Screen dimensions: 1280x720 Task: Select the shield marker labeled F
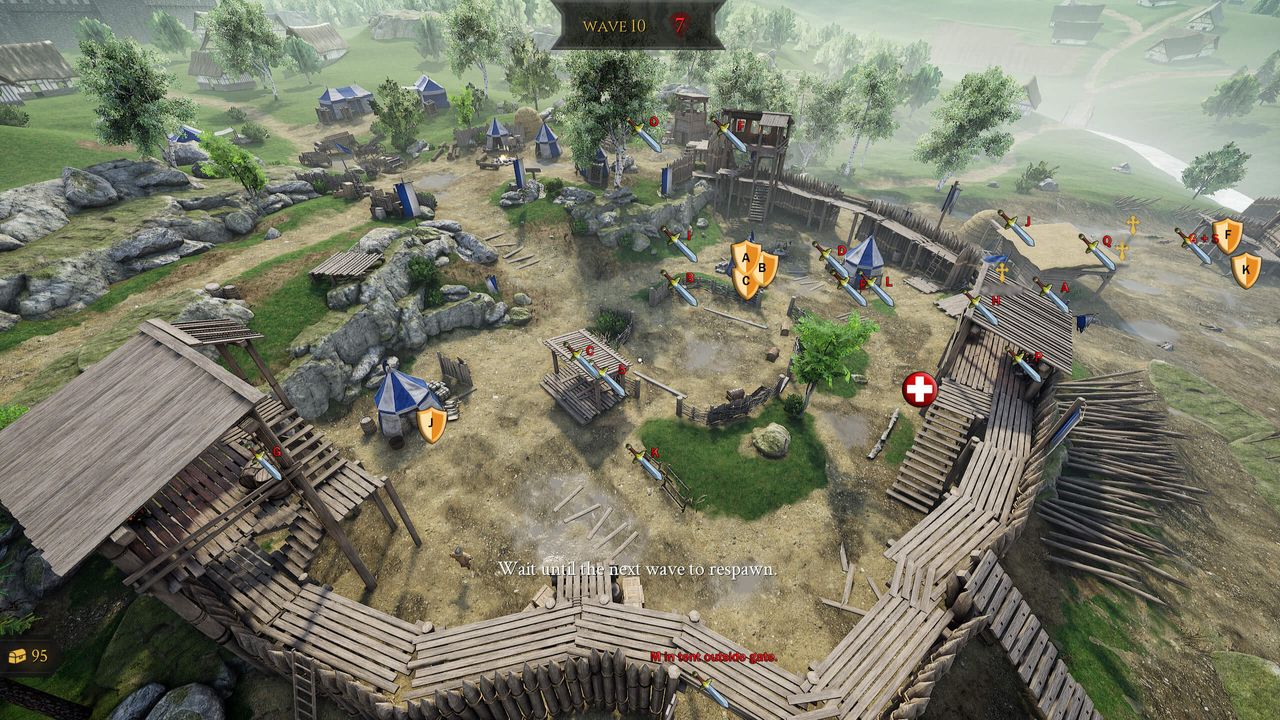click(1227, 236)
